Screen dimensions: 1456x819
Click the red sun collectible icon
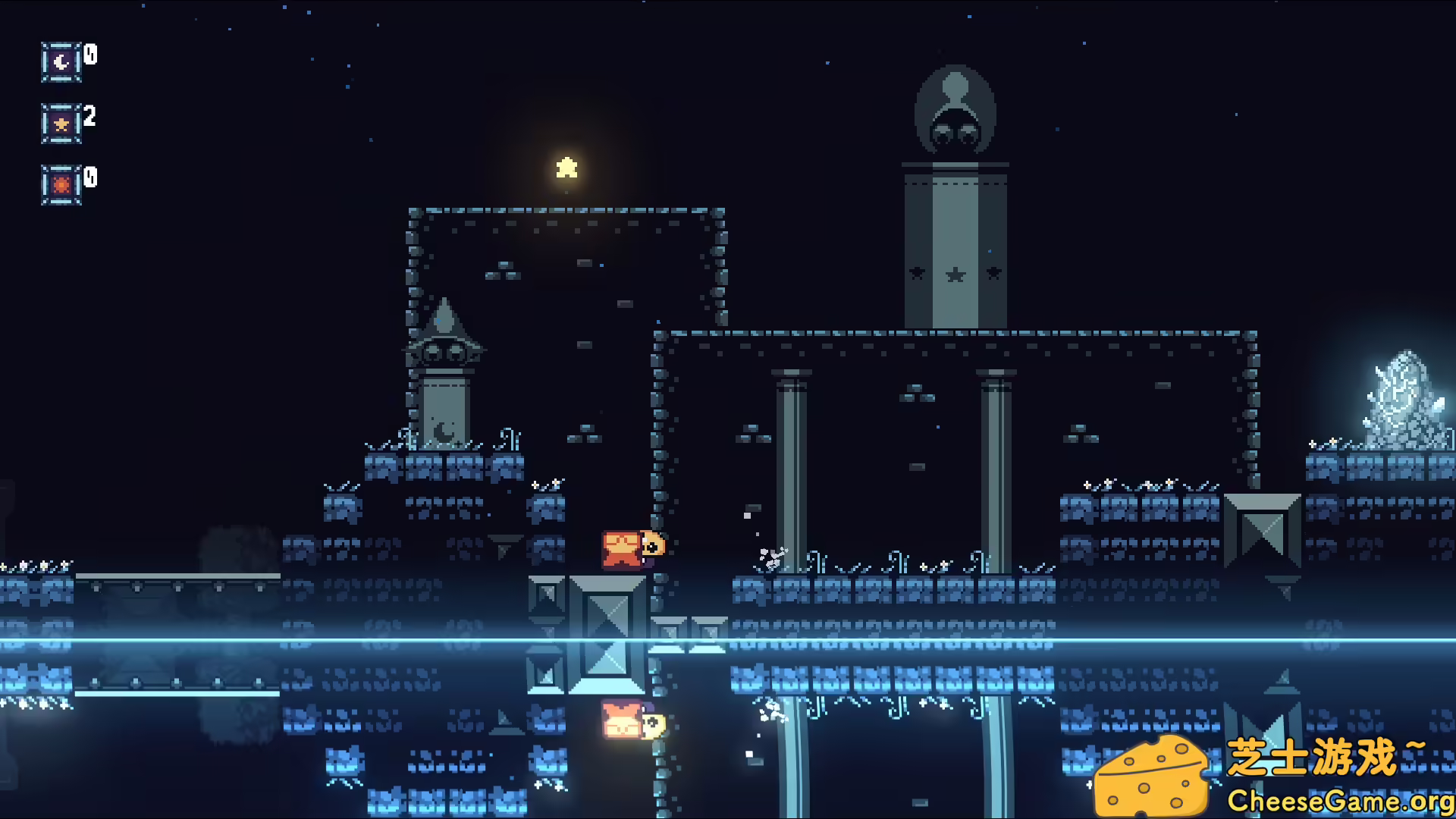[x=61, y=185]
